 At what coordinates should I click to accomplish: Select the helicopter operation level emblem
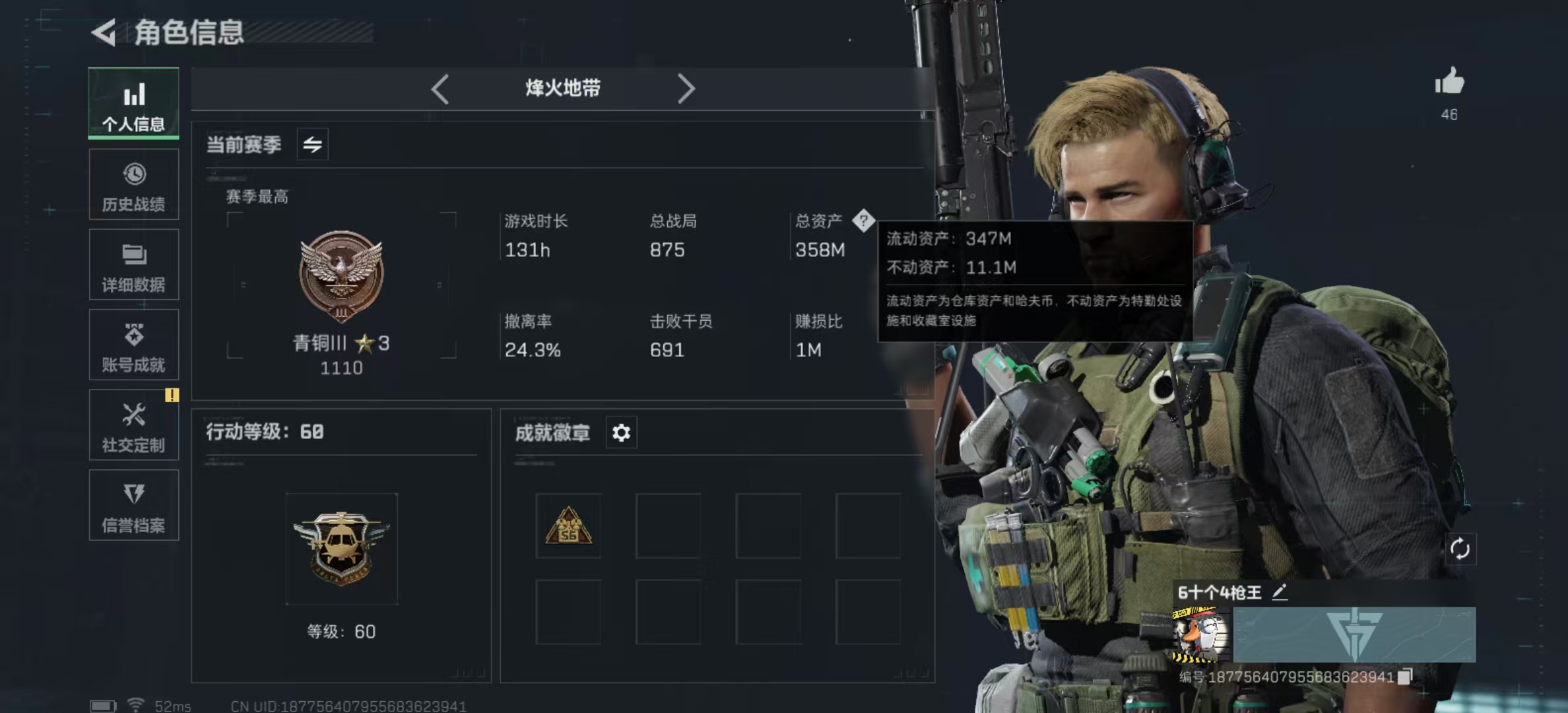click(341, 549)
